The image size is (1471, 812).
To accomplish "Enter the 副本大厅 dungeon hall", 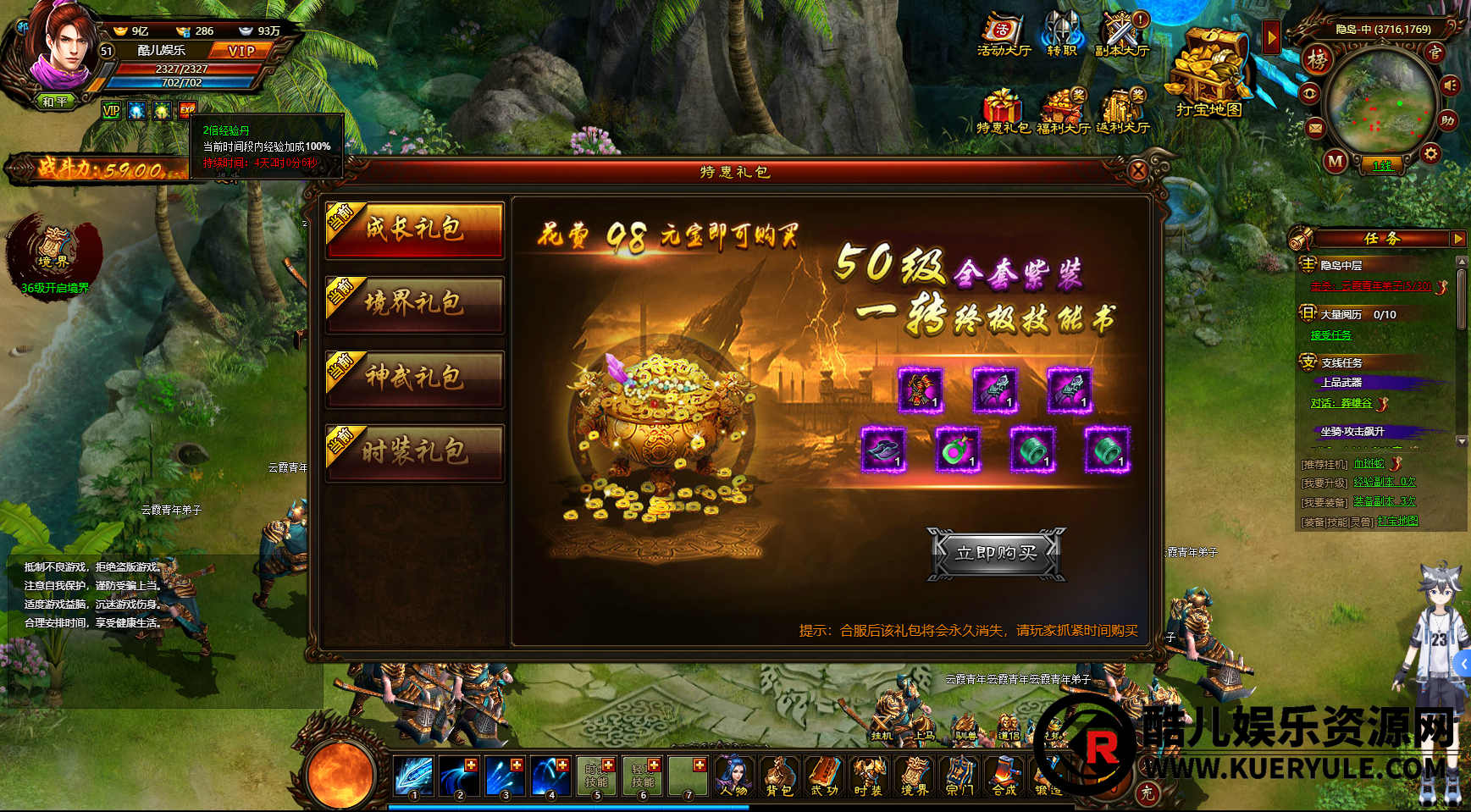I will click(x=1122, y=35).
